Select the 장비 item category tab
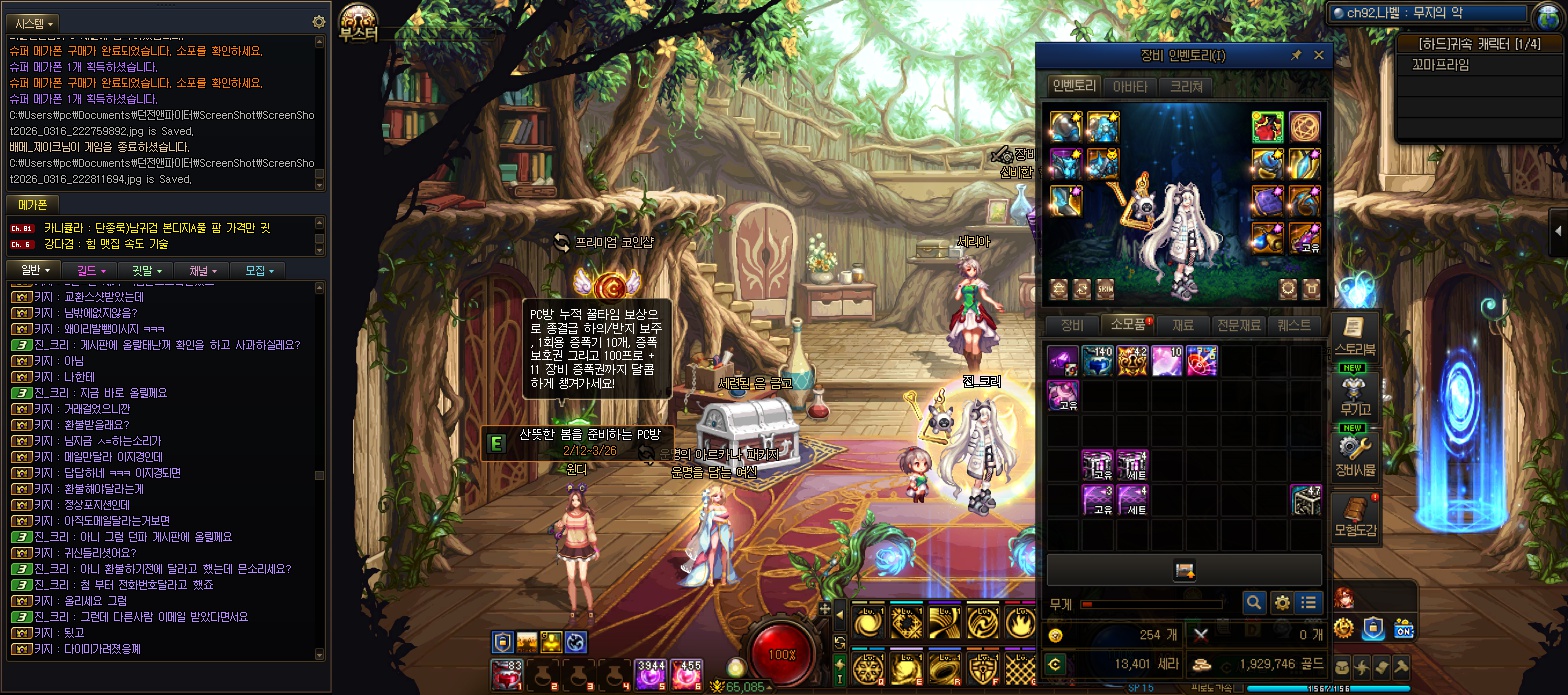 (x=1072, y=325)
